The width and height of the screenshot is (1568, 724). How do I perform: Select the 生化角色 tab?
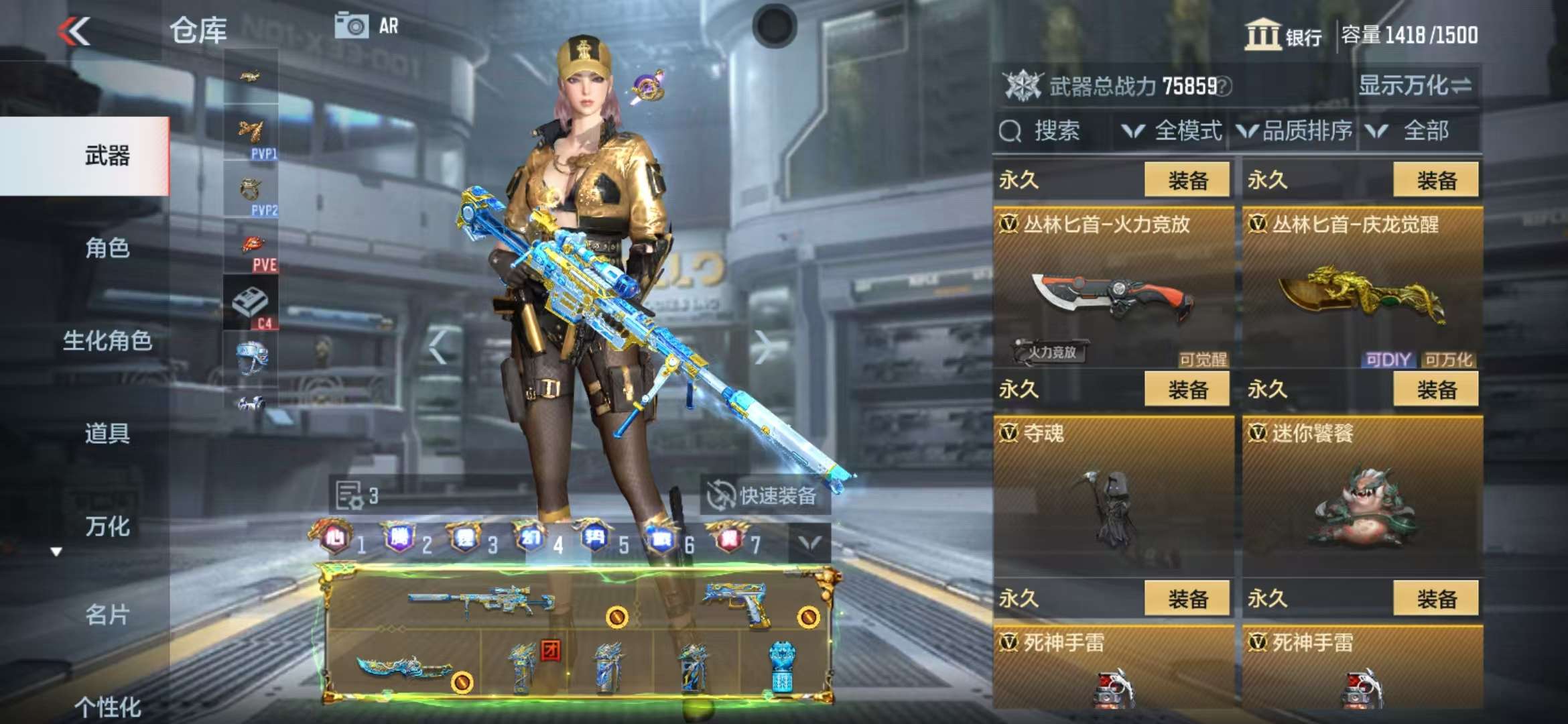pos(107,341)
